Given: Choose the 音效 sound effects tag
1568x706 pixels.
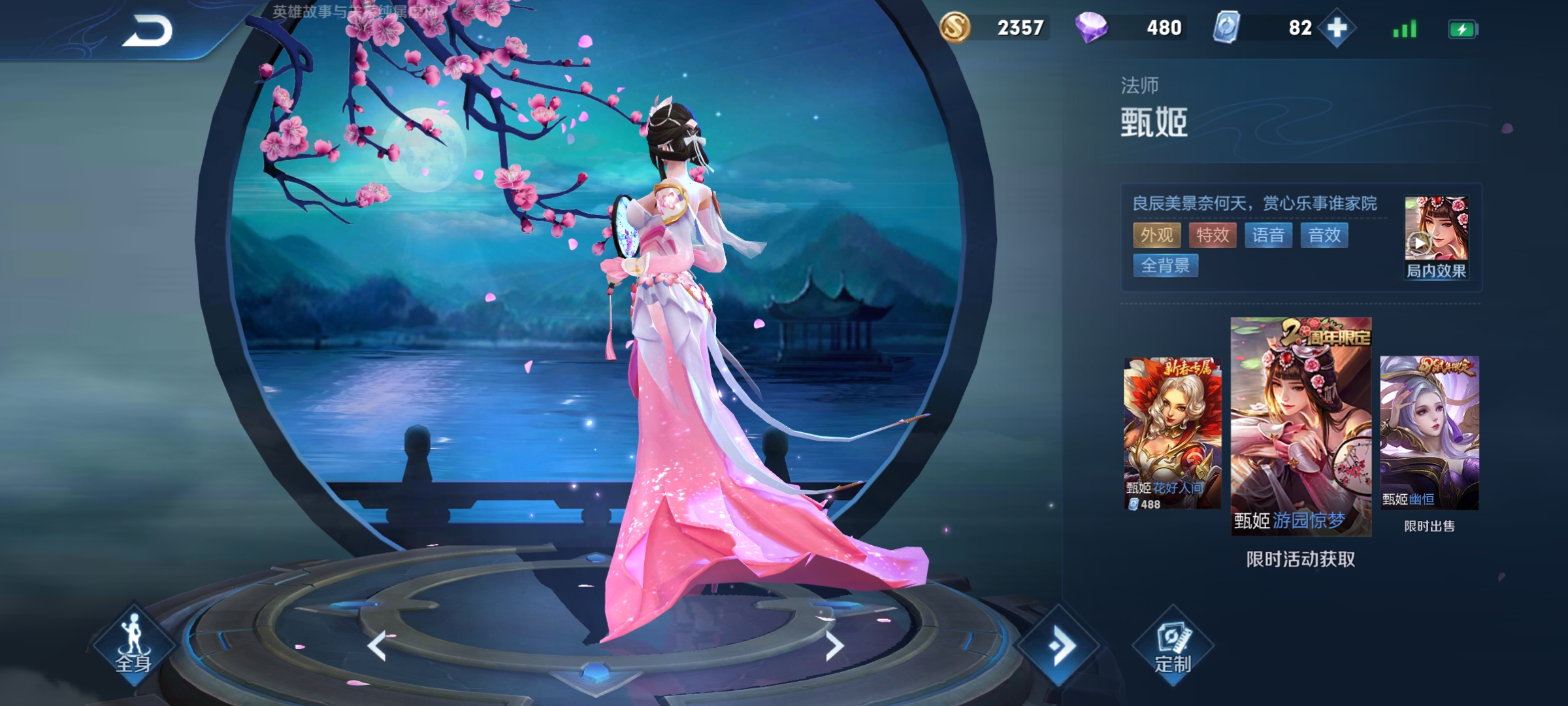Looking at the screenshot, I should tap(1324, 235).
